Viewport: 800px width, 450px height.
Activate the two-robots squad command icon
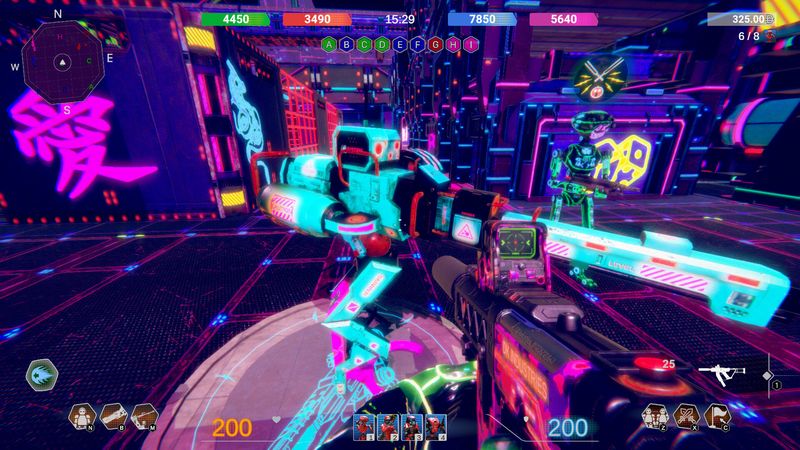click(655, 415)
